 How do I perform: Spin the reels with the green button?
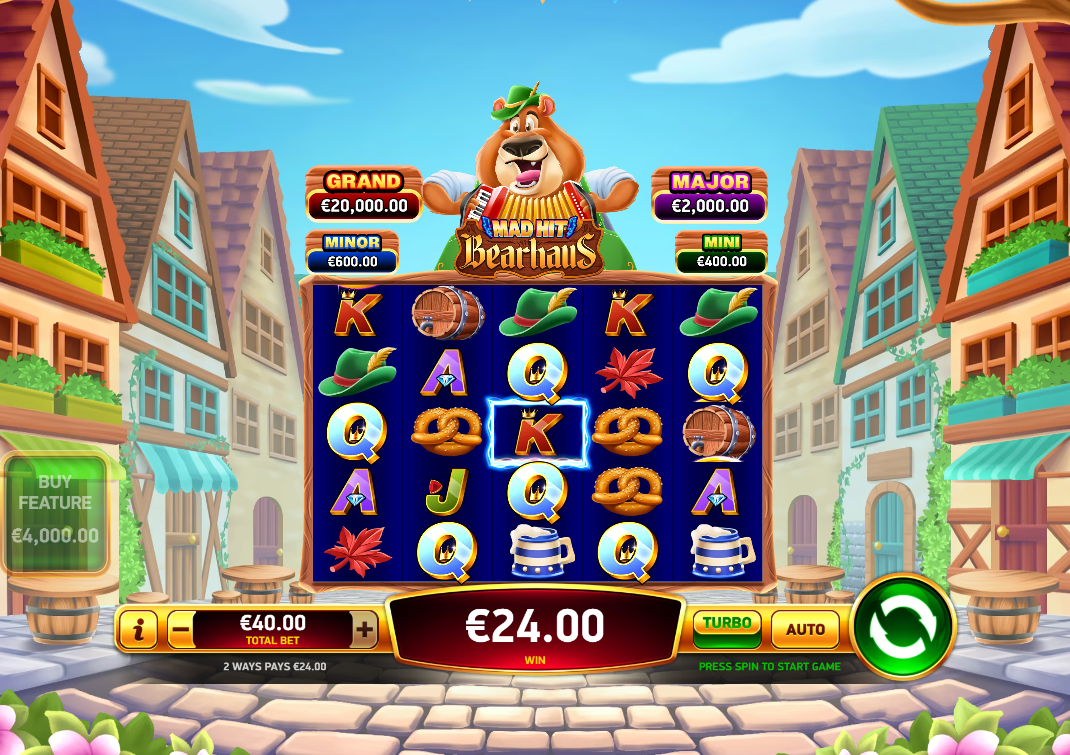[903, 627]
